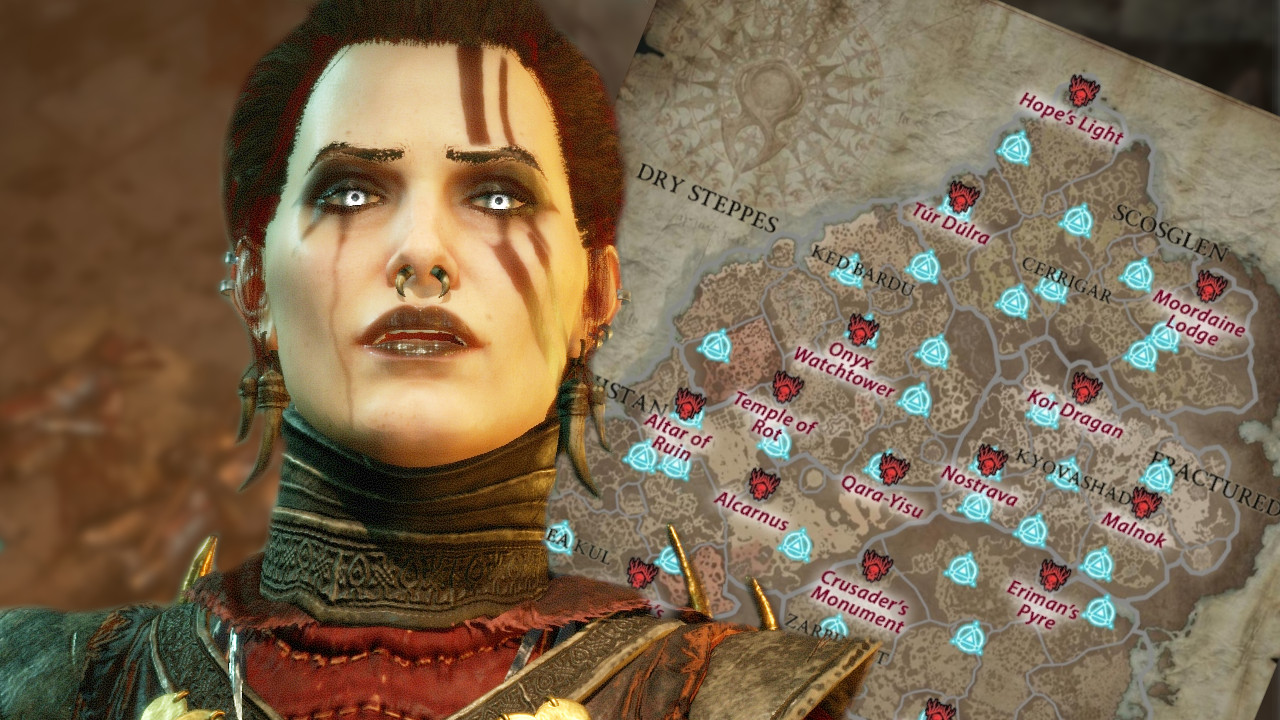This screenshot has width=1280, height=720.
Task: Click the Kyovashad region label
Action: [x=1075, y=478]
